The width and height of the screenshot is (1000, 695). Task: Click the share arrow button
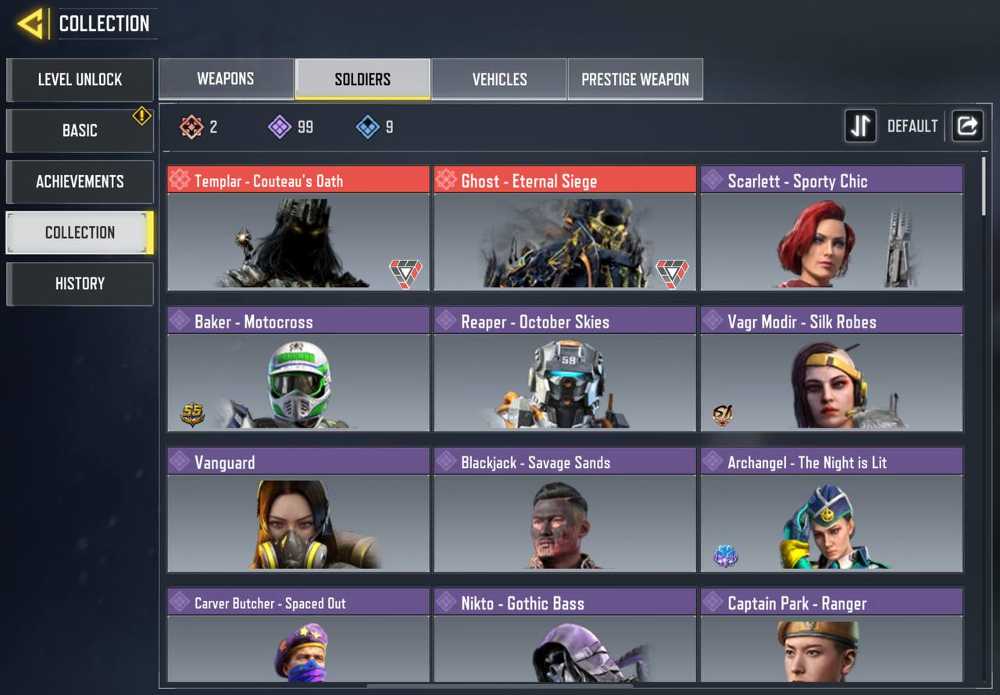(967, 126)
